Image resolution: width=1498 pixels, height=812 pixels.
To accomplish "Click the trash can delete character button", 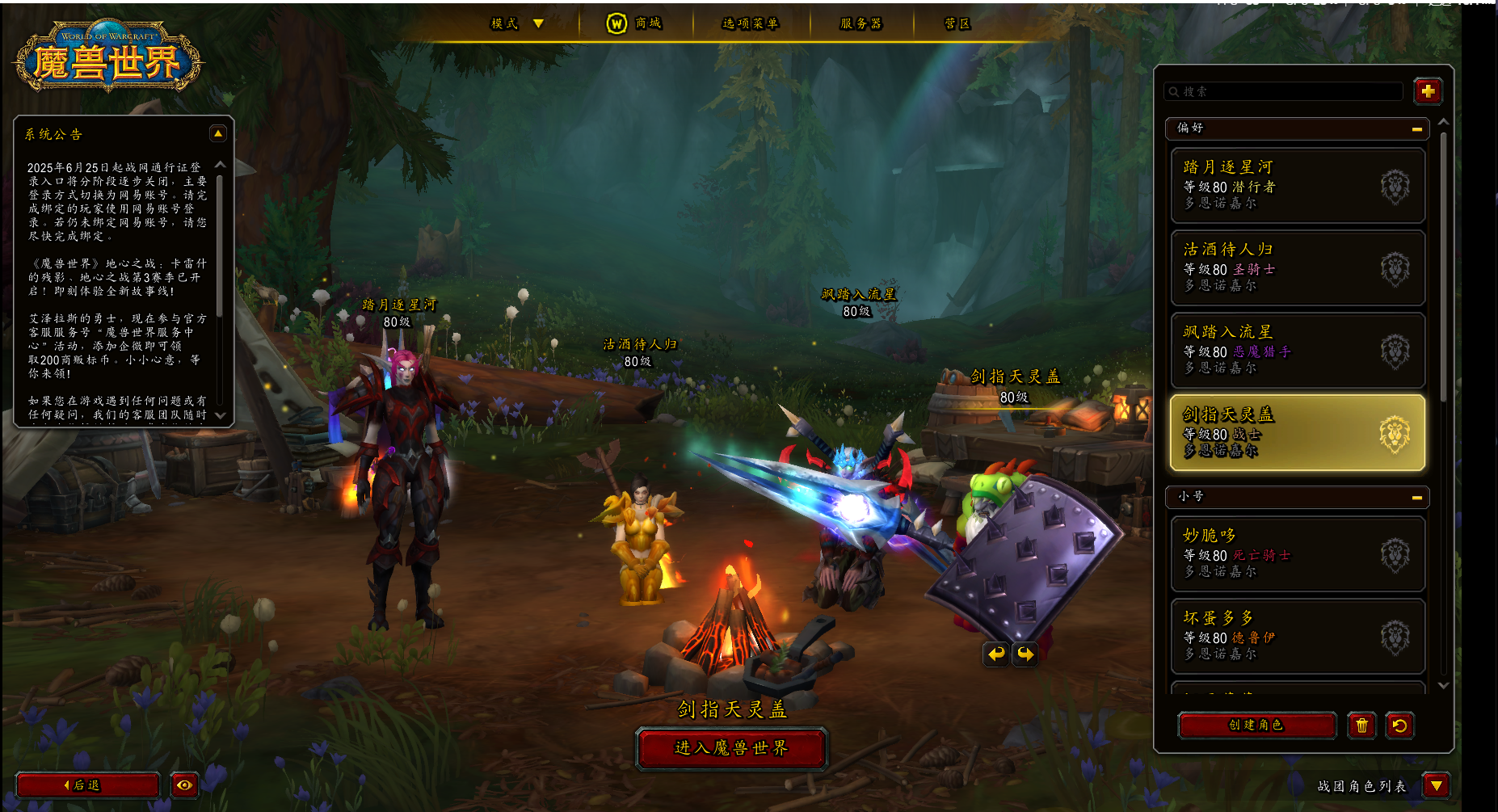I will 1361,725.
